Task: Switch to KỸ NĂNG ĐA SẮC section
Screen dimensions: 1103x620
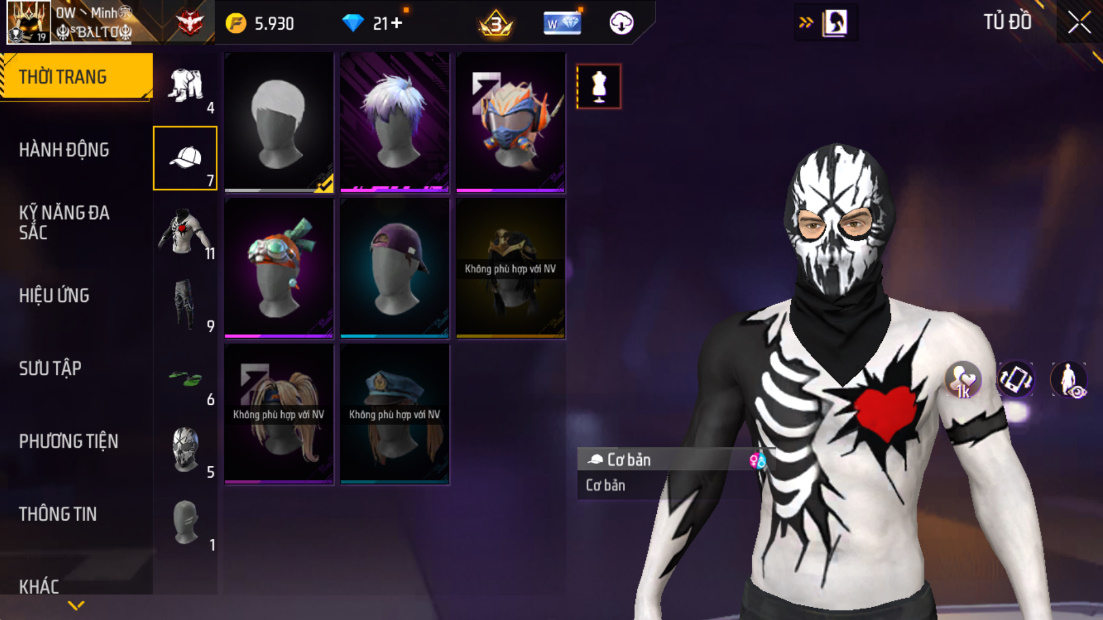Action: pyautogui.click(x=64, y=222)
